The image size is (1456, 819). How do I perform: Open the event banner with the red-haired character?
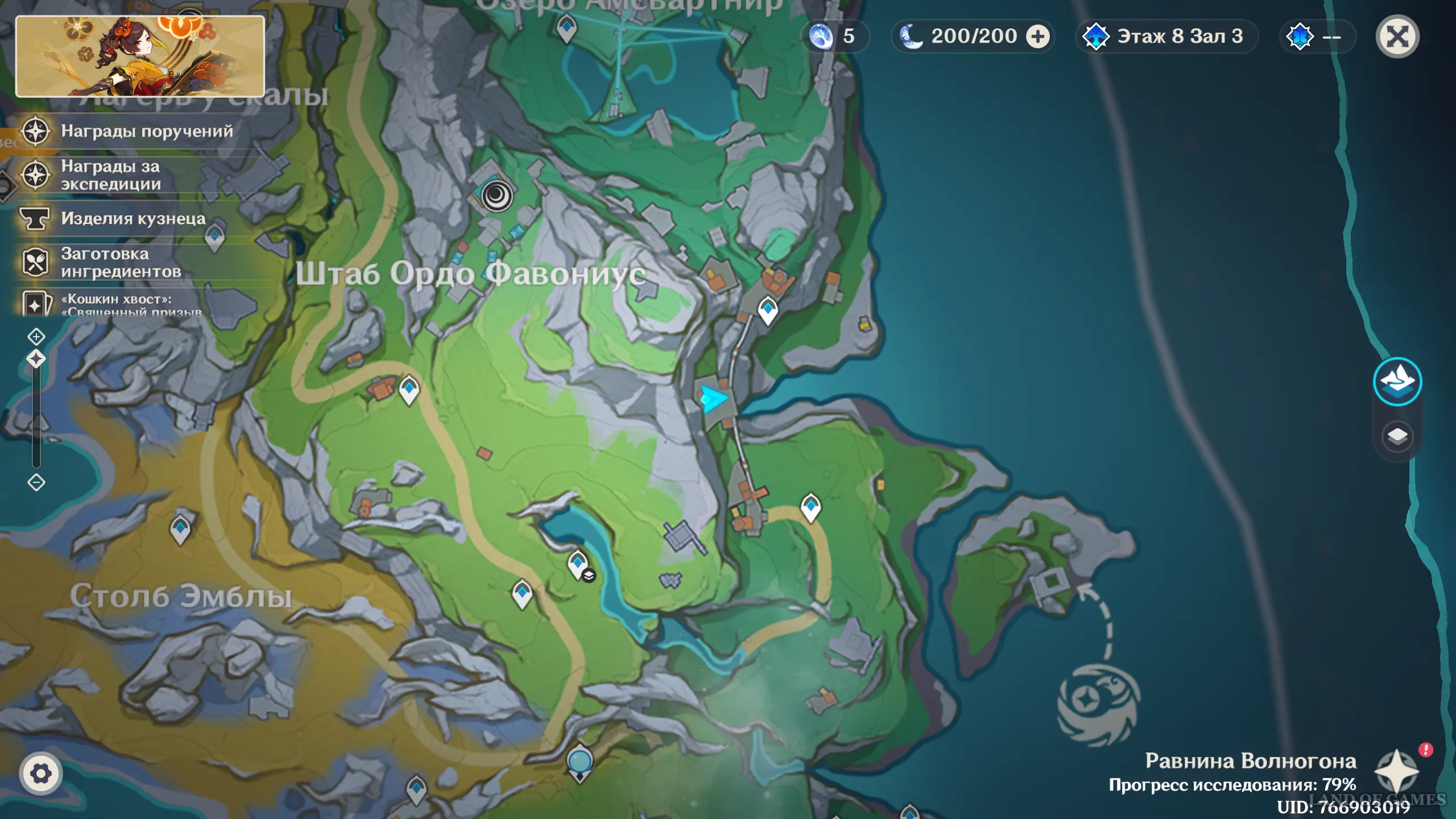(x=140, y=56)
